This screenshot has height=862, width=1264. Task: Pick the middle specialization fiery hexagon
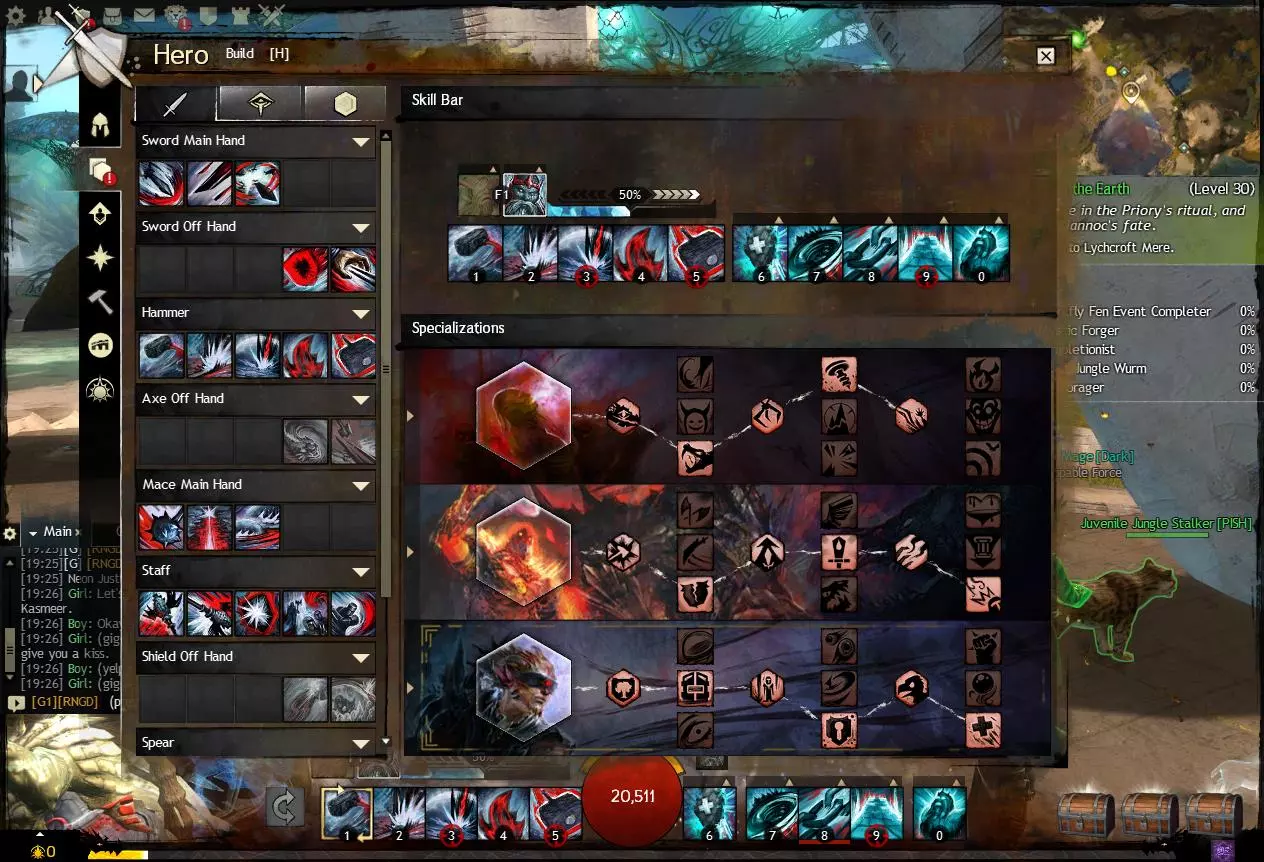click(523, 551)
